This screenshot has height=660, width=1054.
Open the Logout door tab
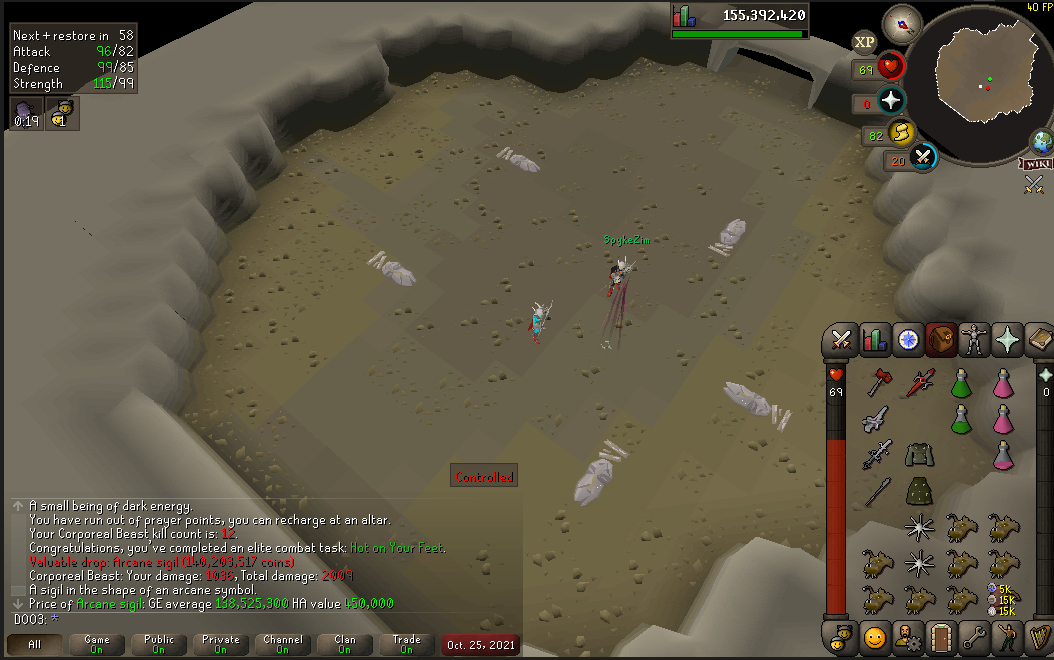pyautogui.click(x=940, y=636)
